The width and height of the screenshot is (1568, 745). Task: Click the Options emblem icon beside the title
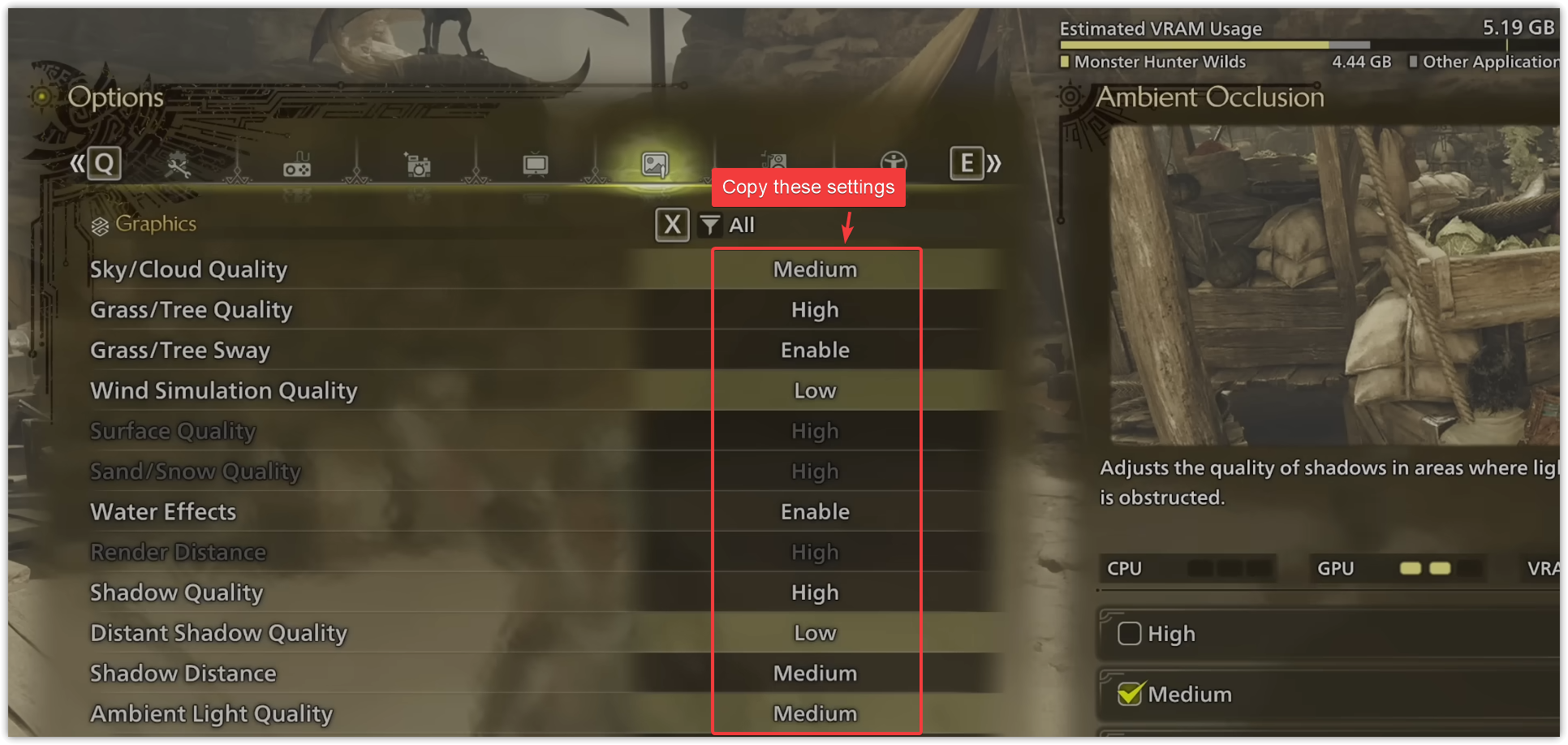pos(41,97)
